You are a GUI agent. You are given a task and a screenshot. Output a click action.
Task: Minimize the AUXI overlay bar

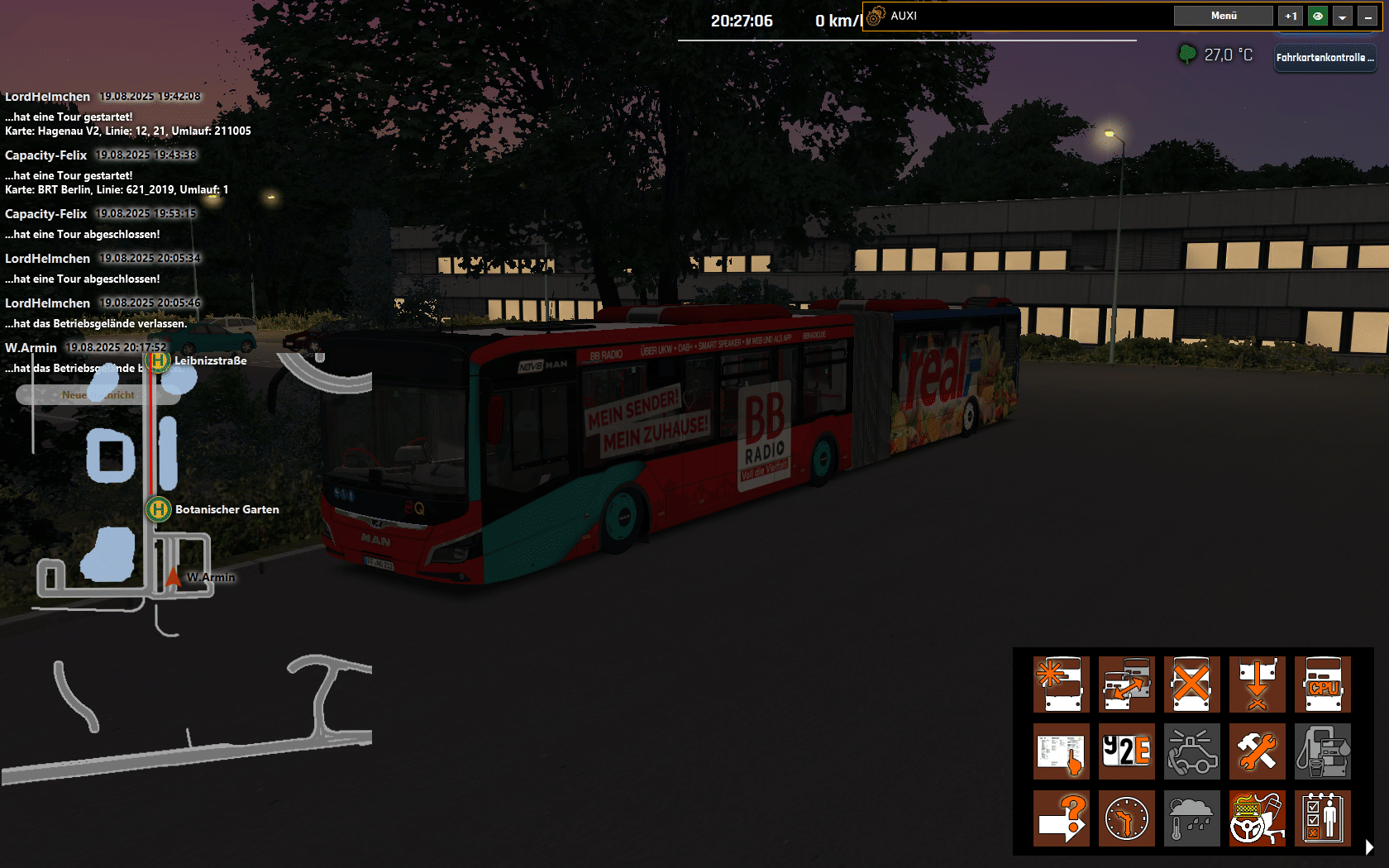1368,16
